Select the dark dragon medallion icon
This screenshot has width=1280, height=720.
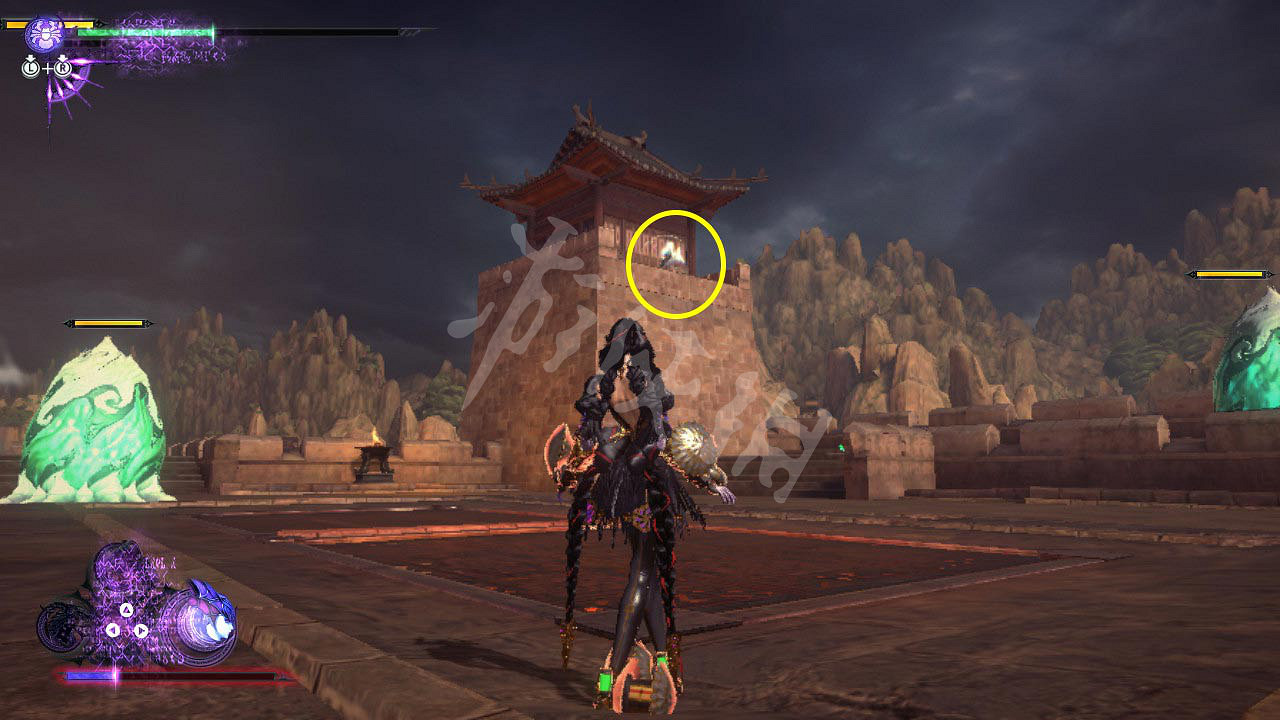[62, 628]
